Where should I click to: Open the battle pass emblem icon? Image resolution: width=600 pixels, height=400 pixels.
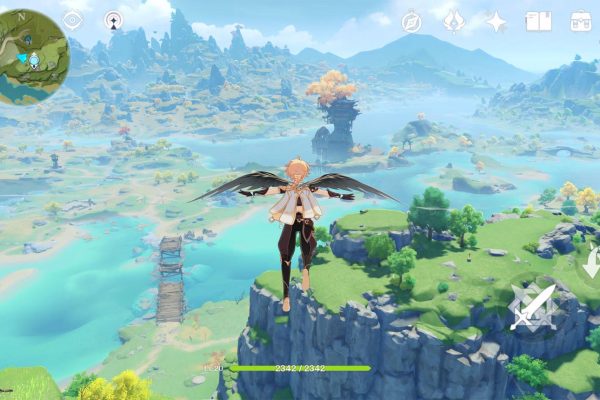click(x=454, y=21)
